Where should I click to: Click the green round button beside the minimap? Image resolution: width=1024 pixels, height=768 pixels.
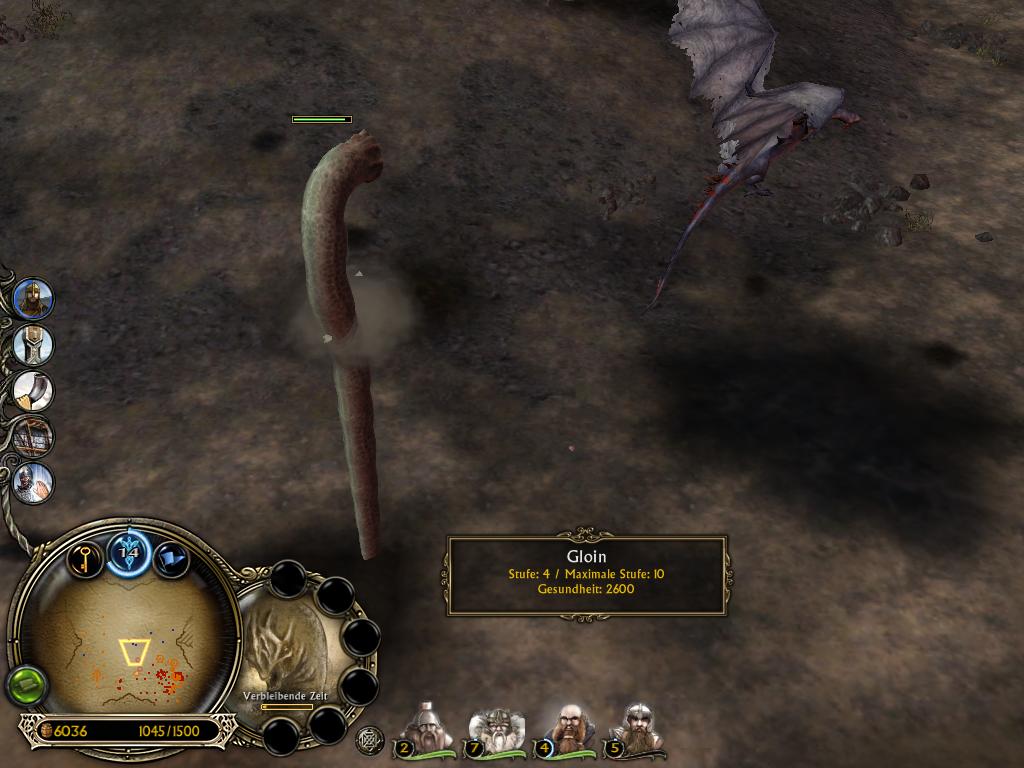coord(27,686)
